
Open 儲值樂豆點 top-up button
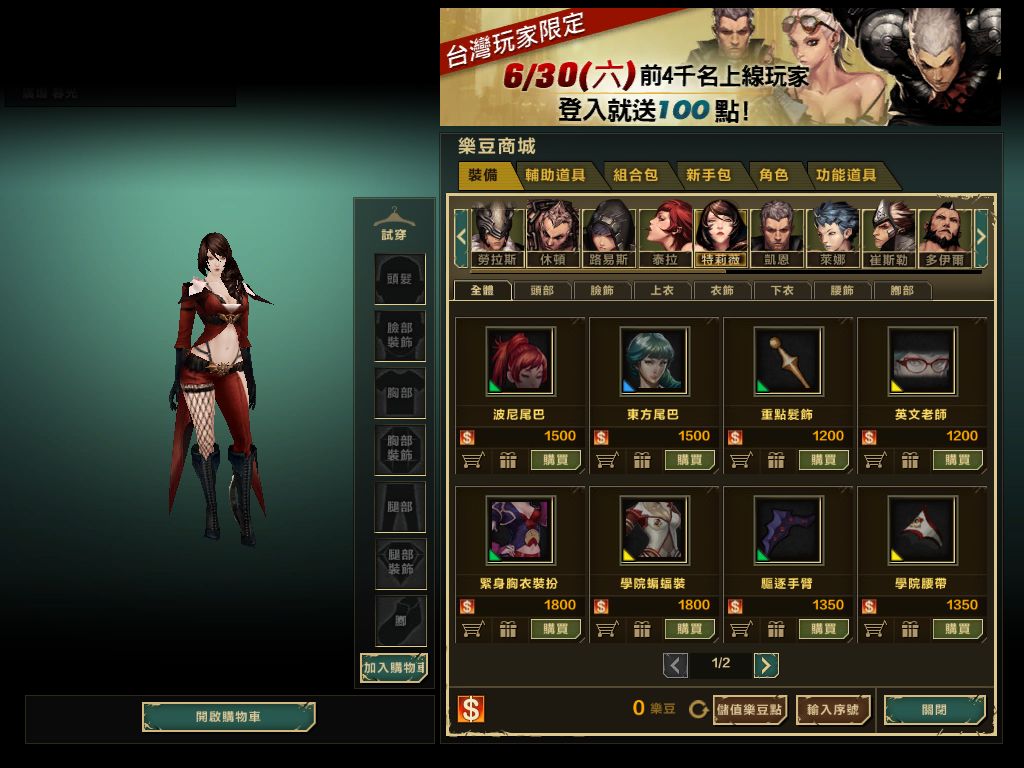tap(750, 709)
